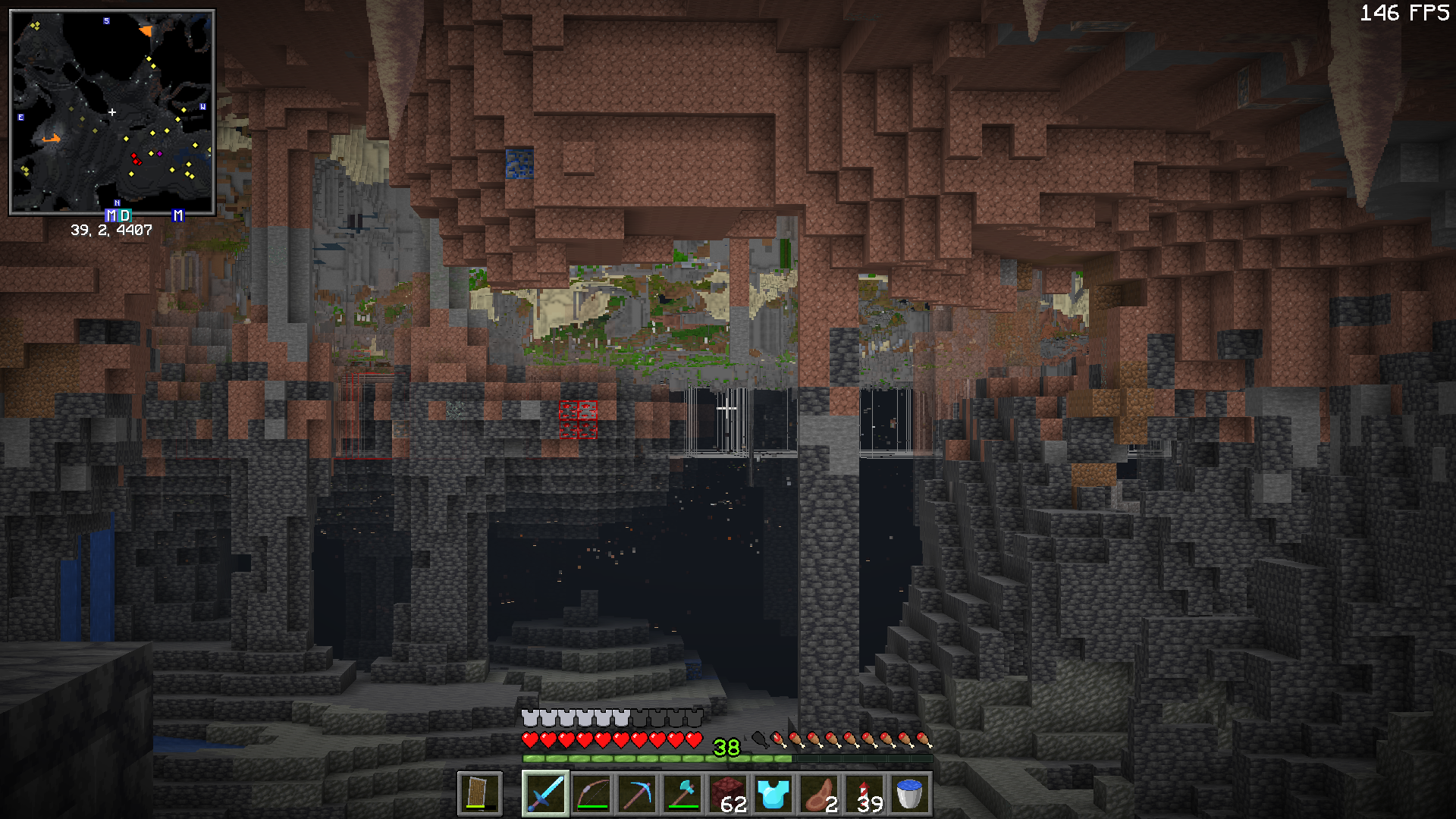Switch to the diamond axe slot
This screenshot has width=1456, height=819.
click(682, 794)
